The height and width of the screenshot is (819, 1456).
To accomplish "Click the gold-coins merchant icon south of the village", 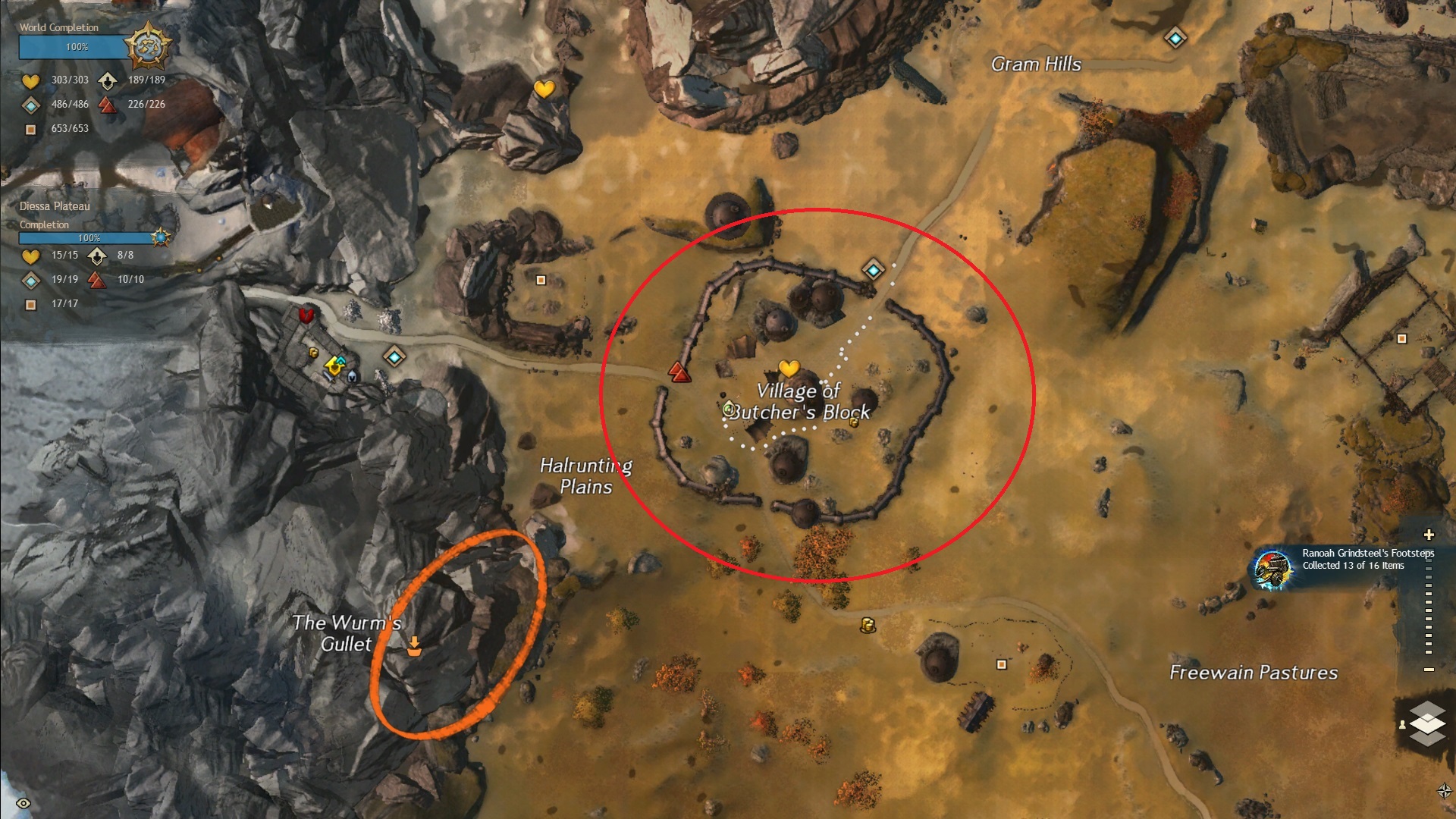I will pyautogui.click(x=868, y=625).
